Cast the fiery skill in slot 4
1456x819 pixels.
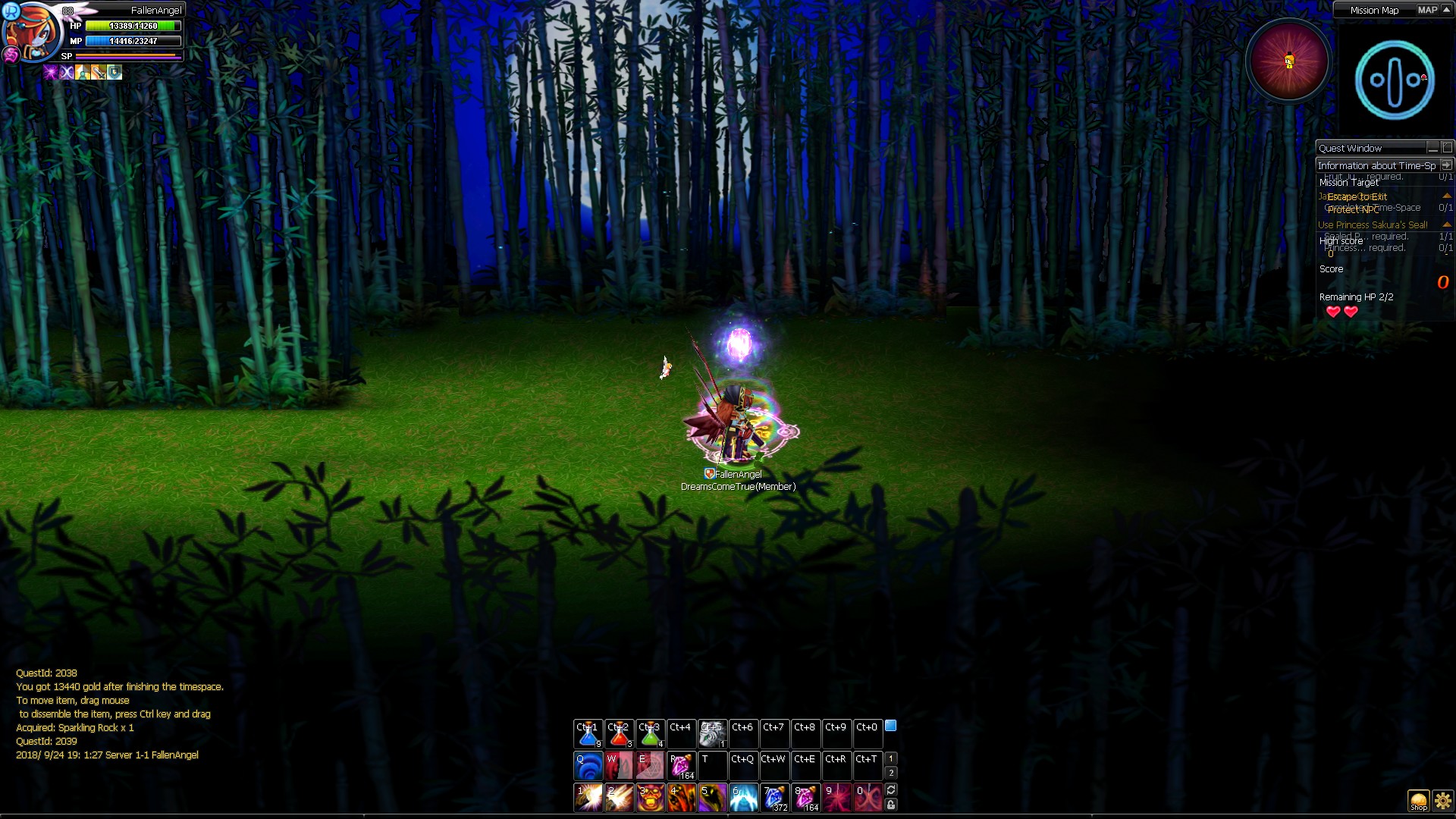(x=681, y=798)
